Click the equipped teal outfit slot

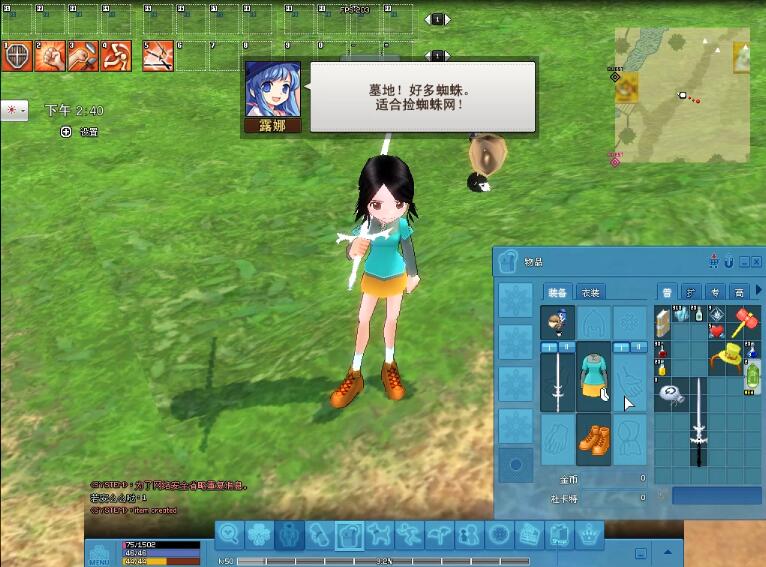click(593, 377)
